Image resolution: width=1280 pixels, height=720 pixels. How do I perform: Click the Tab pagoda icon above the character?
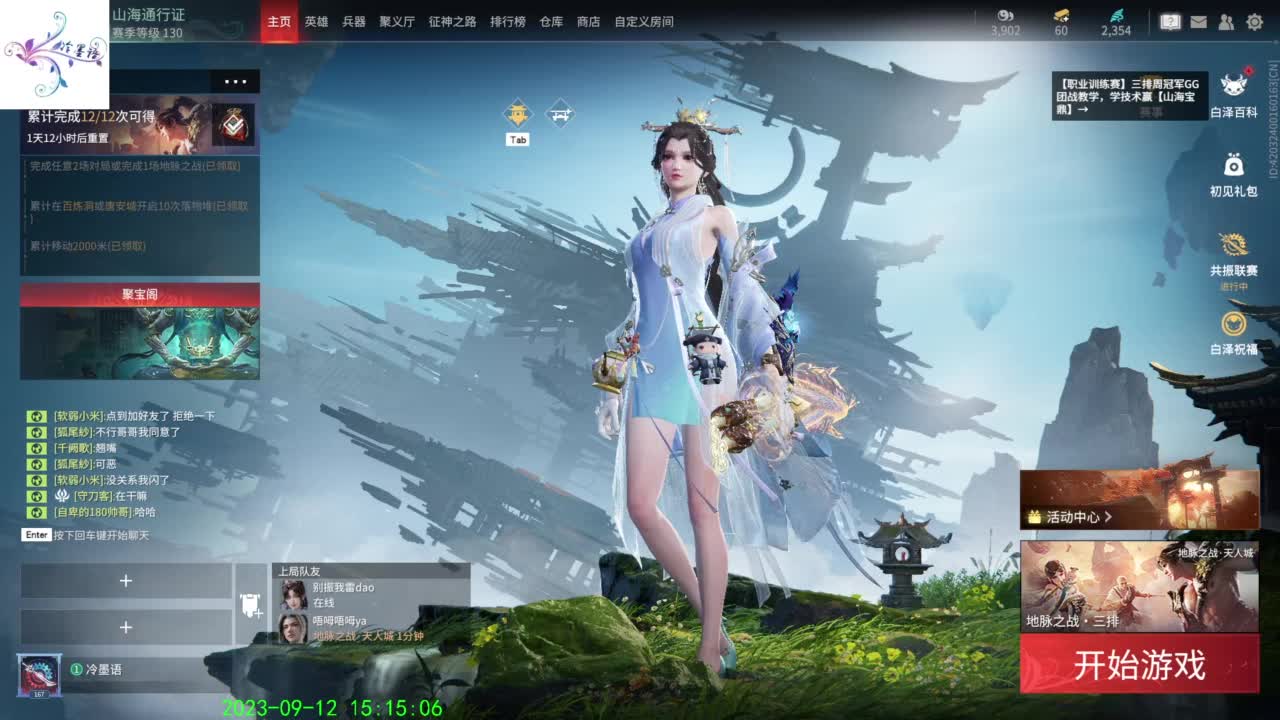[516, 113]
